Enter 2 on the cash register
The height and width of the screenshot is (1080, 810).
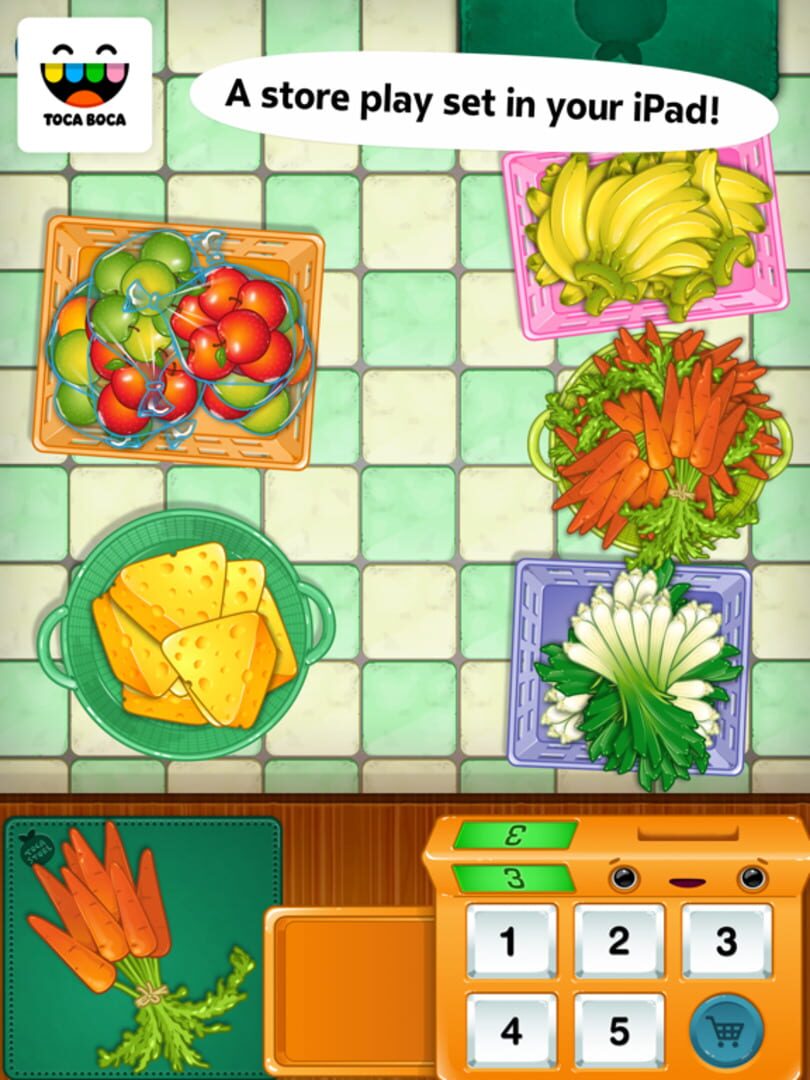(619, 942)
